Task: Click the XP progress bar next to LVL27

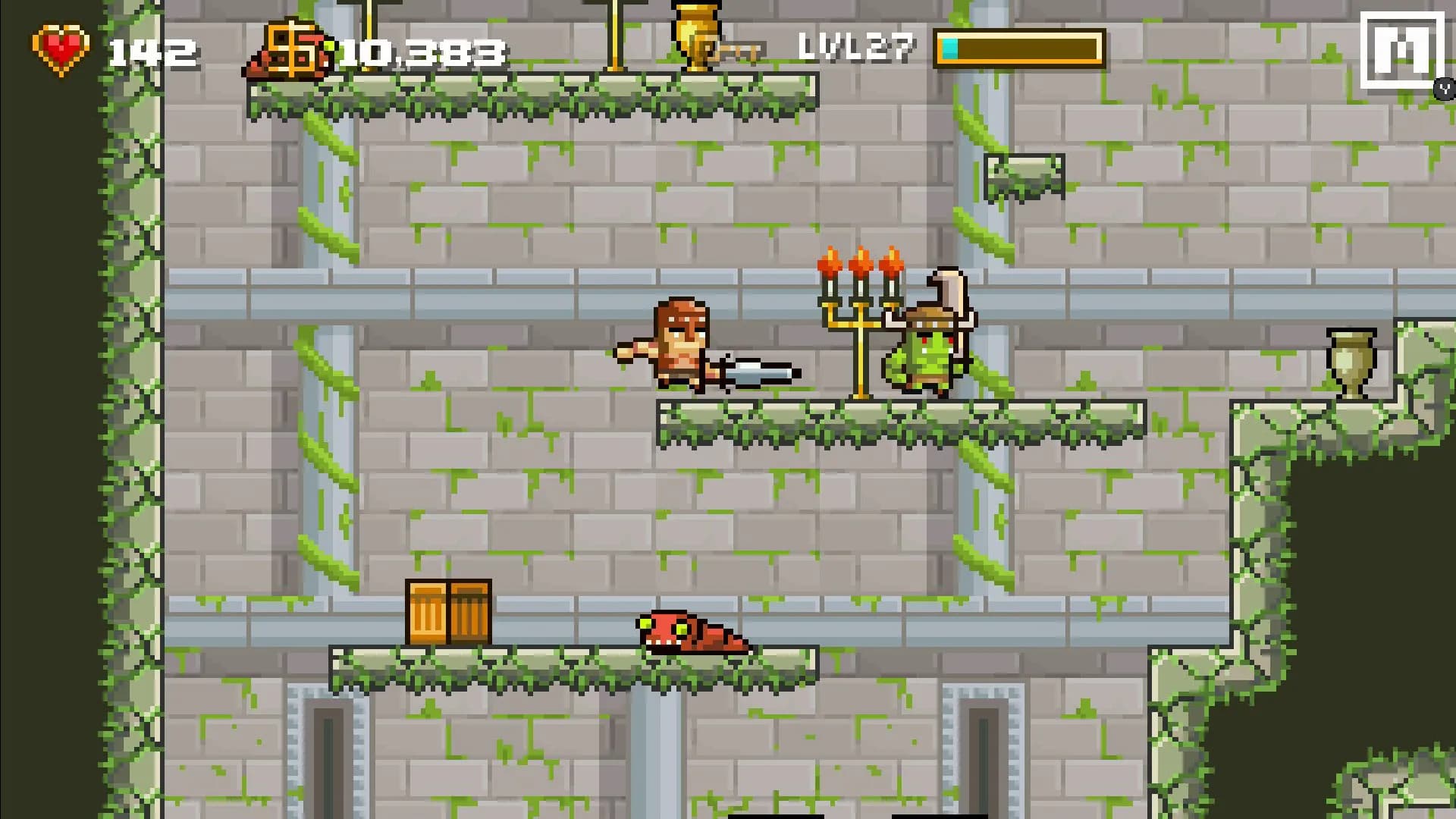Action: (1020, 49)
